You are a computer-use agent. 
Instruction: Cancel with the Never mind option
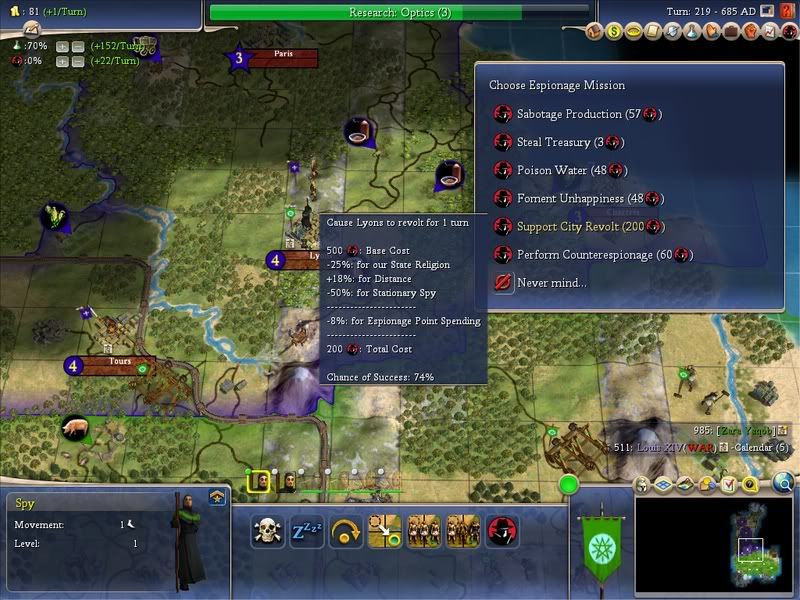click(x=549, y=283)
